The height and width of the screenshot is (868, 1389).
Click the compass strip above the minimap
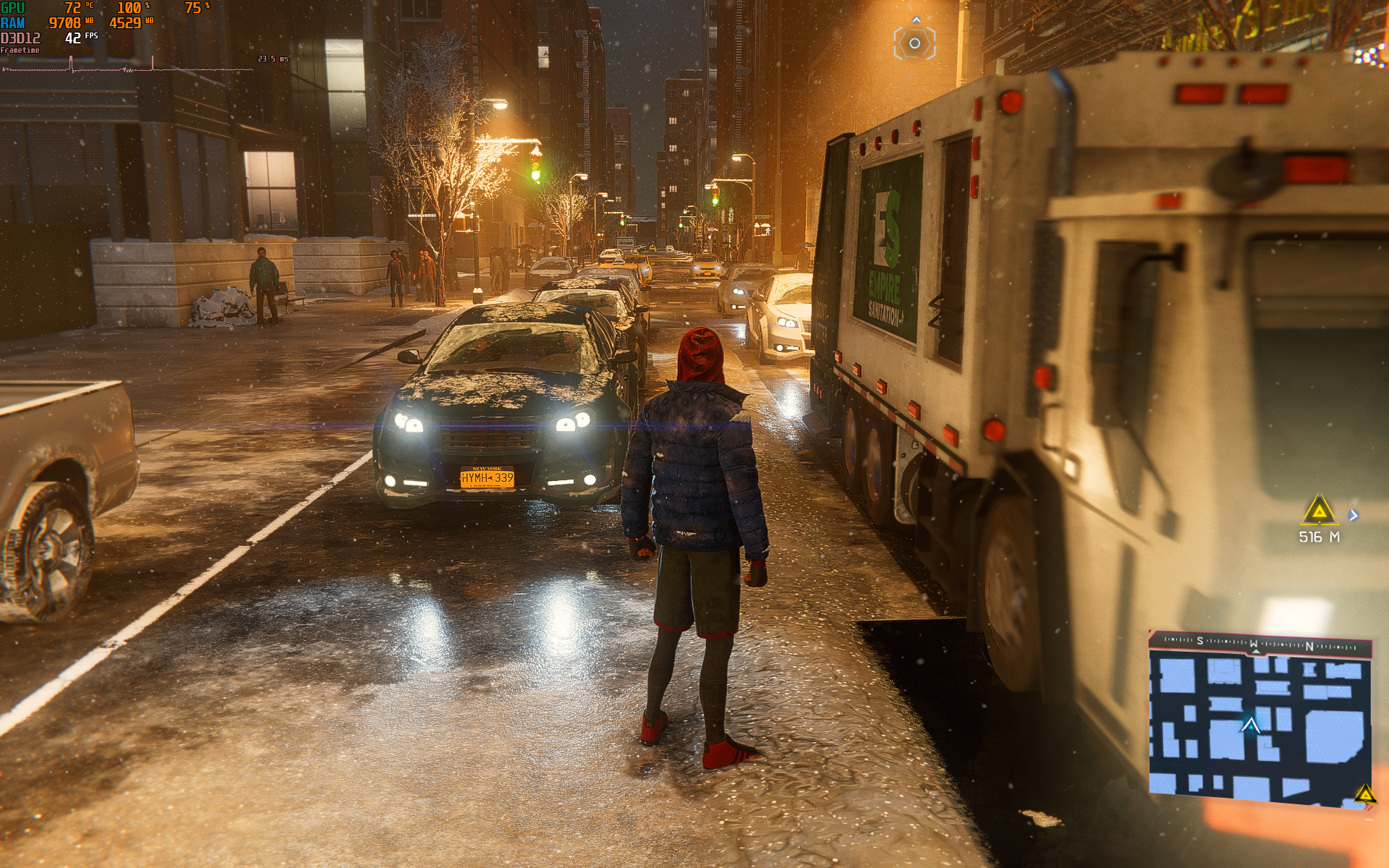tap(1260, 642)
